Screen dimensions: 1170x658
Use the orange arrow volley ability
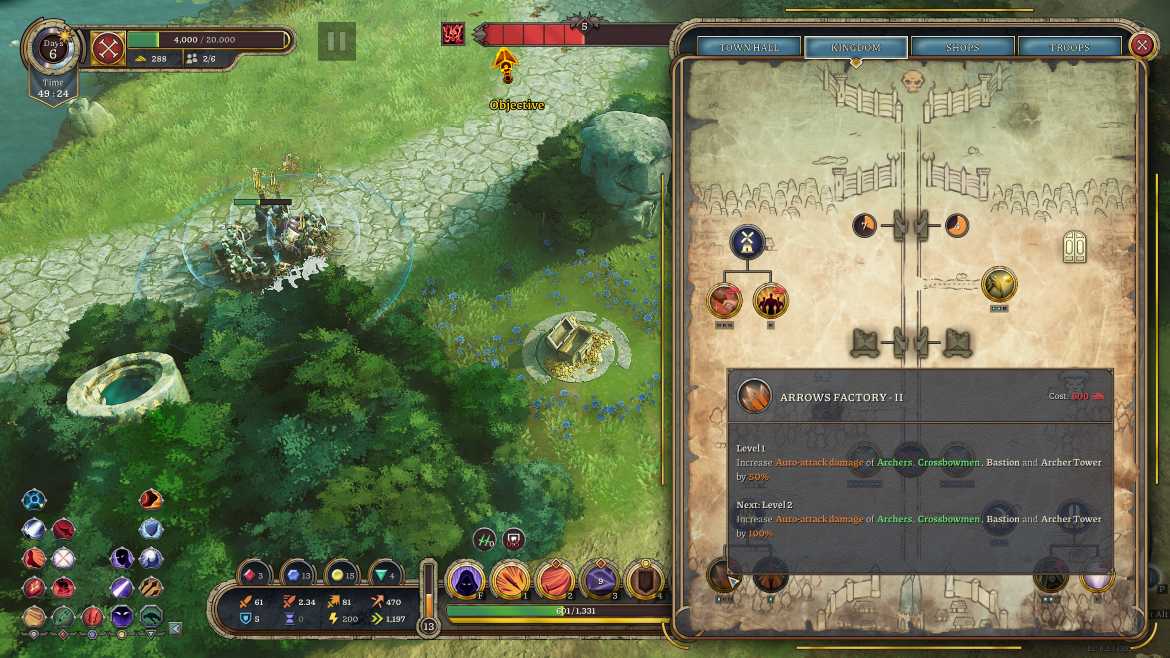click(x=510, y=580)
